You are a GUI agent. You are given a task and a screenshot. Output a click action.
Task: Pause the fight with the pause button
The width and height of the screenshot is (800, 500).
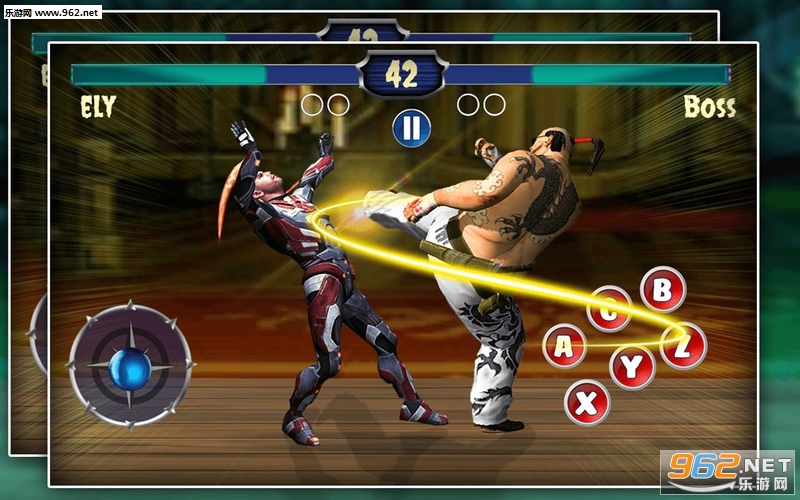tap(411, 127)
